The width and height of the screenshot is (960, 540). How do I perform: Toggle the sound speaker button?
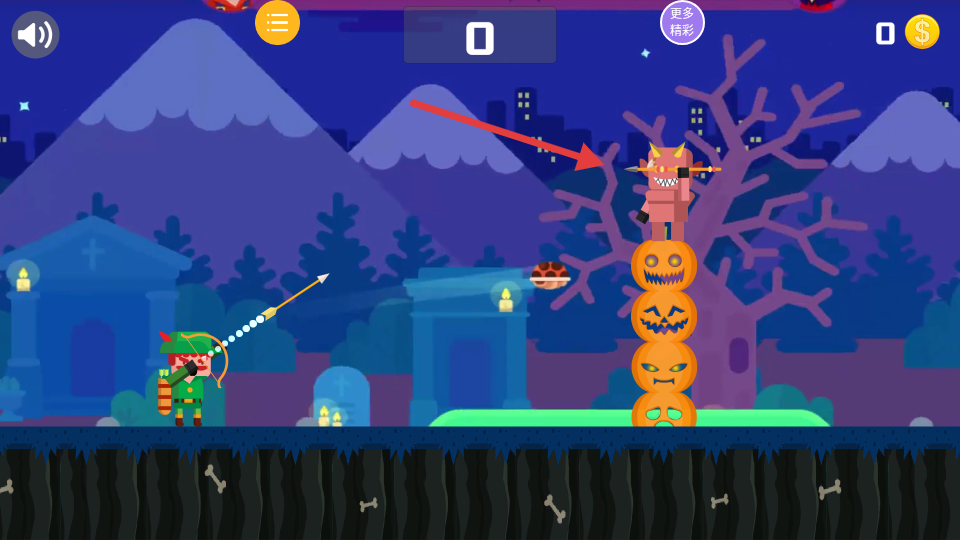[35, 35]
